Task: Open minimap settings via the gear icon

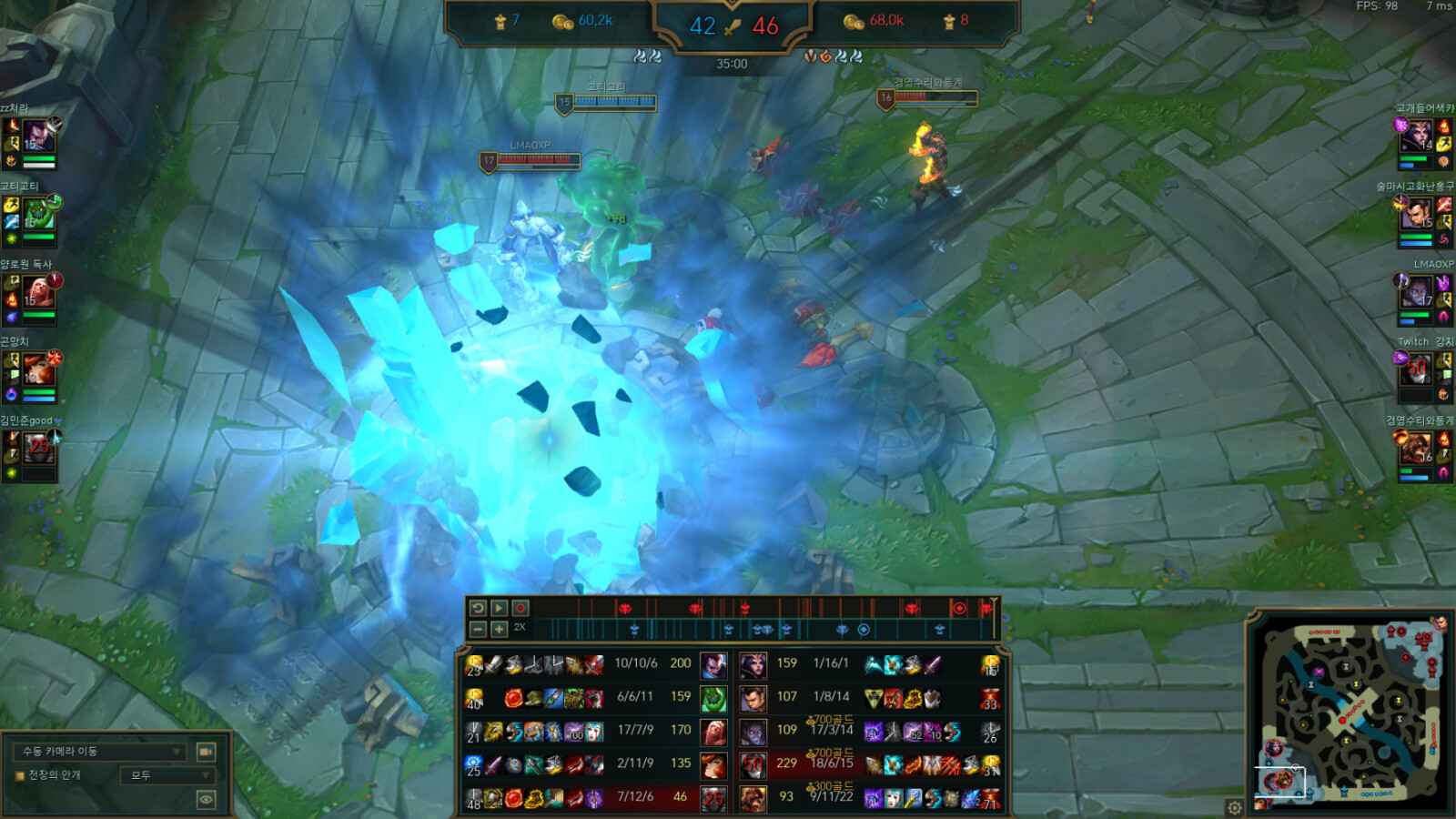Action: [1234, 807]
